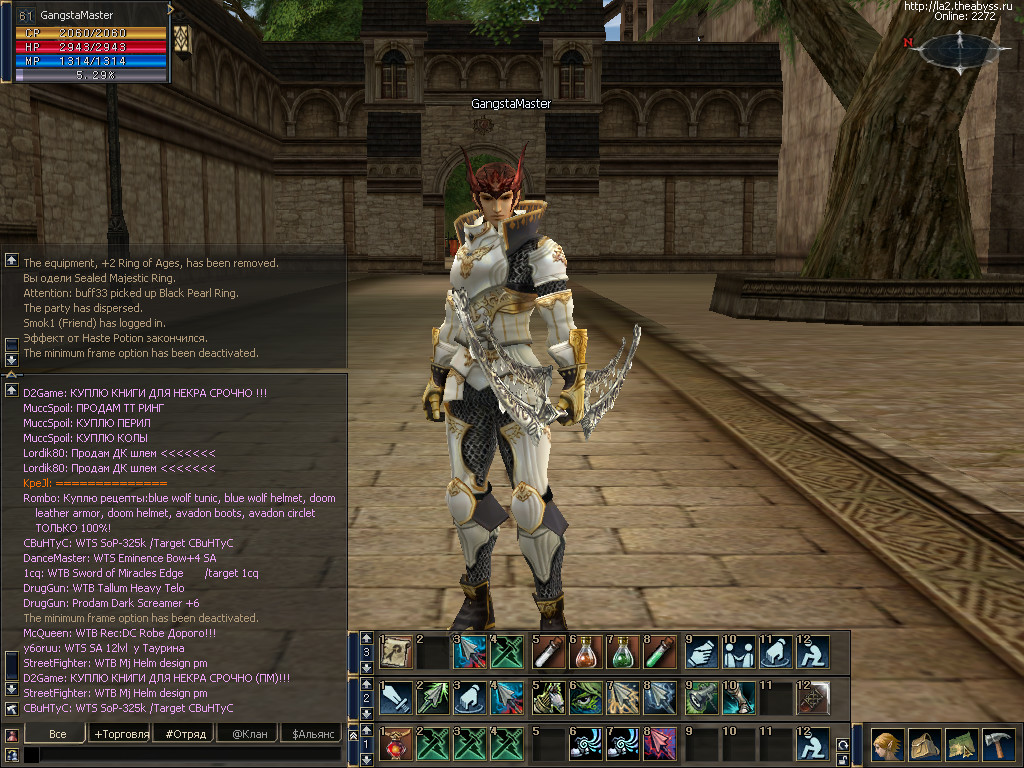Open the +Торговля trade chat tab

(121, 735)
